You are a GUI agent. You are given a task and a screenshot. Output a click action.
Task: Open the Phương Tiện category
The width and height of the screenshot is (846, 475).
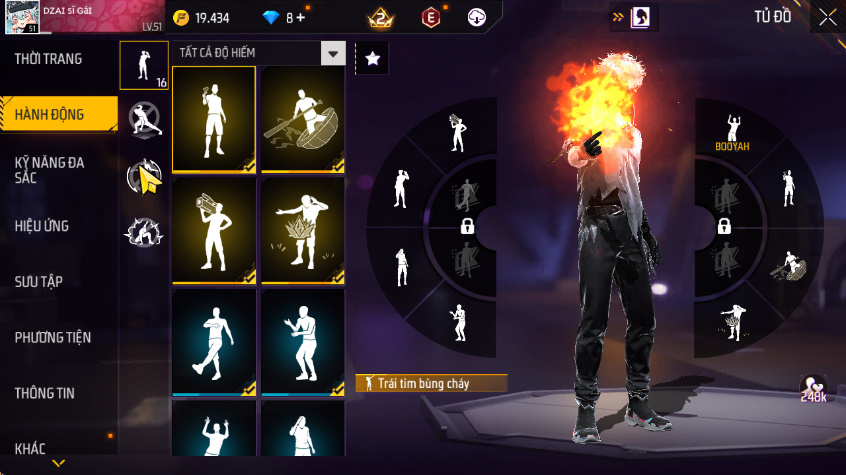(x=52, y=337)
